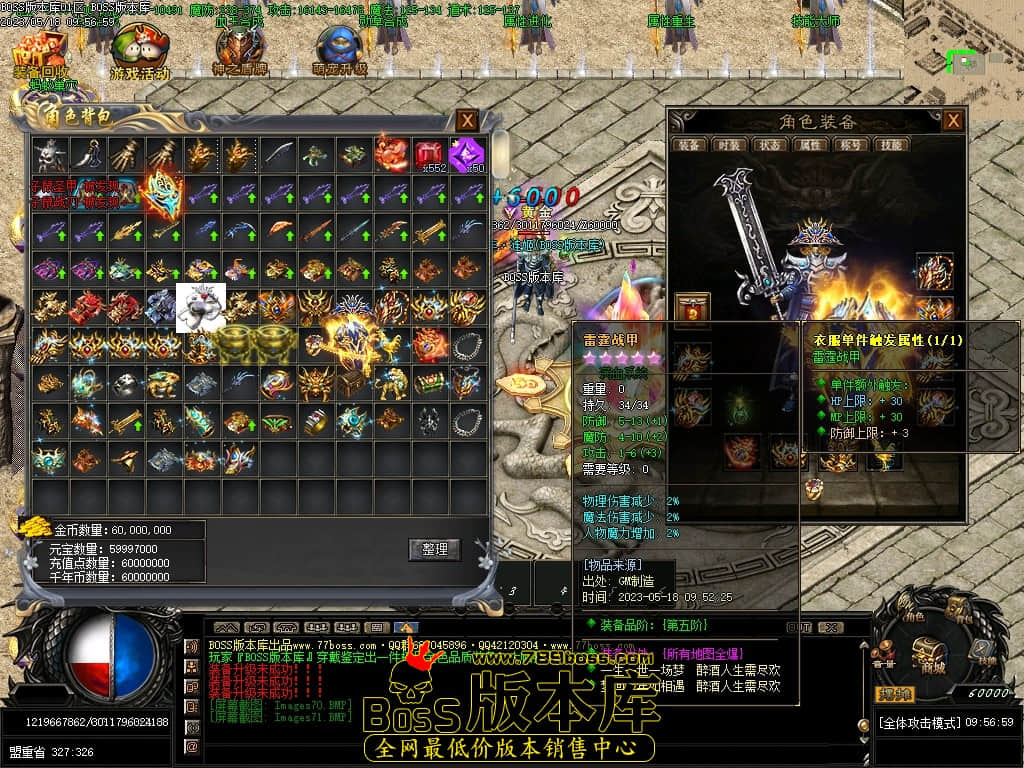The height and width of the screenshot is (768, 1024).
Task: Select the white bear item in backpack
Action: 200,306
